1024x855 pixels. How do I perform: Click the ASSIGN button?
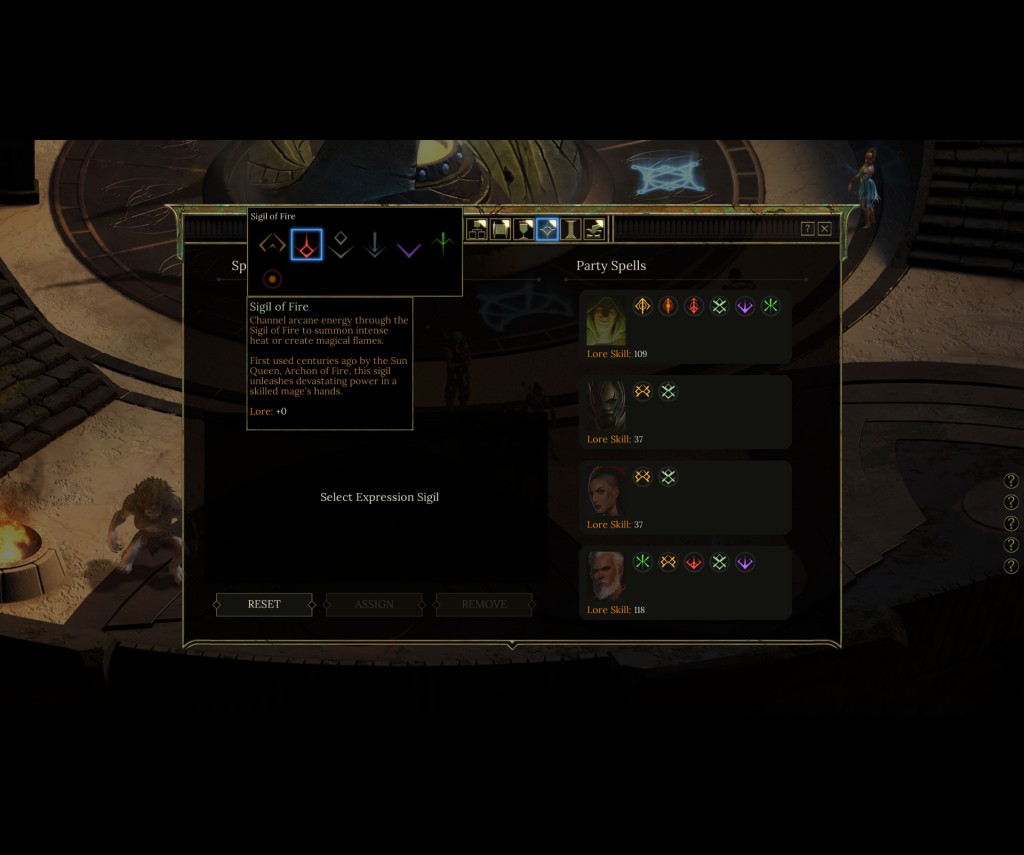point(374,604)
